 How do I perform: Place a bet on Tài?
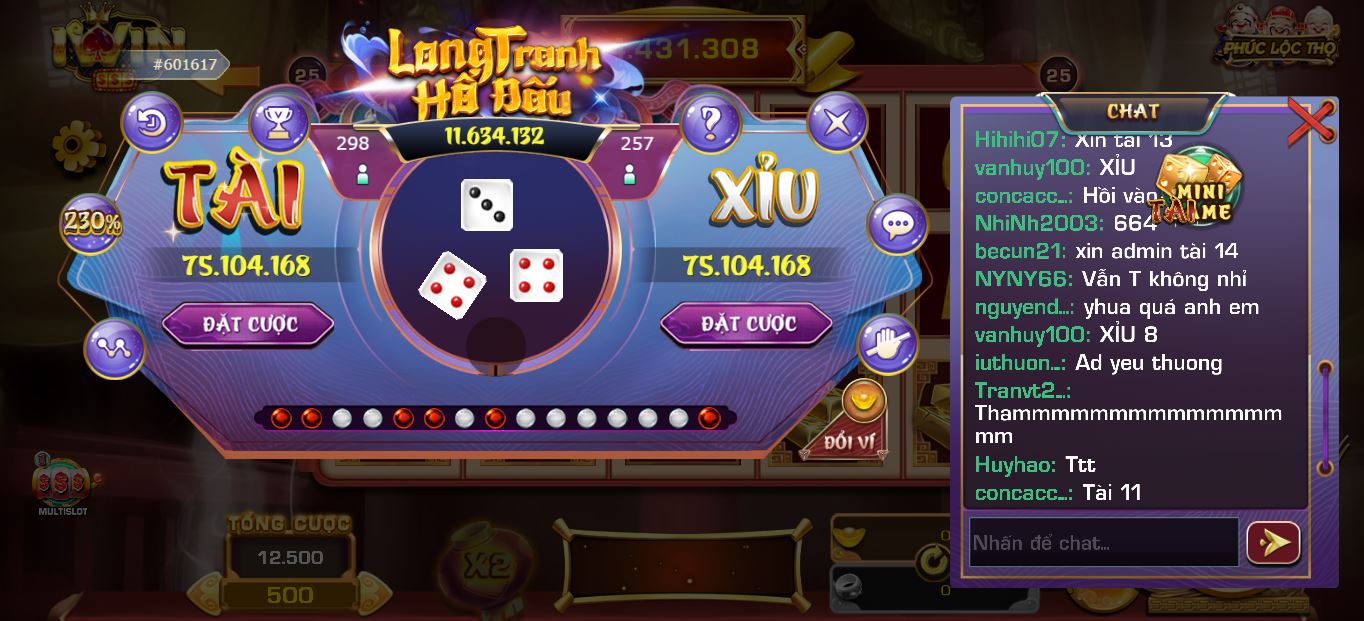pos(248,324)
